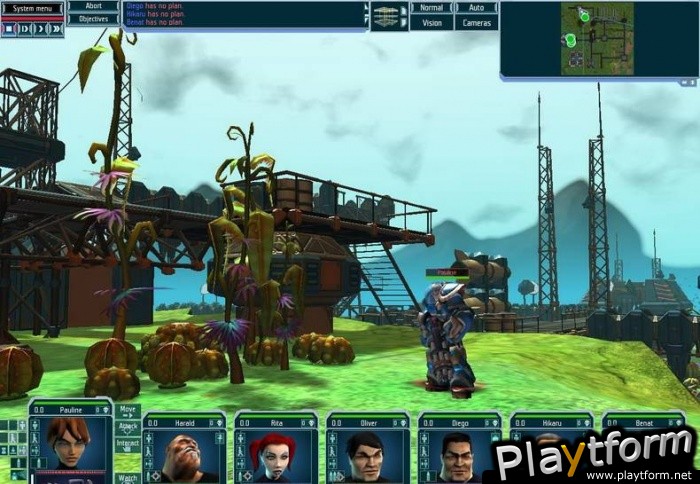Use the Interact command
Screen dimensions: 700x484
click(x=128, y=444)
